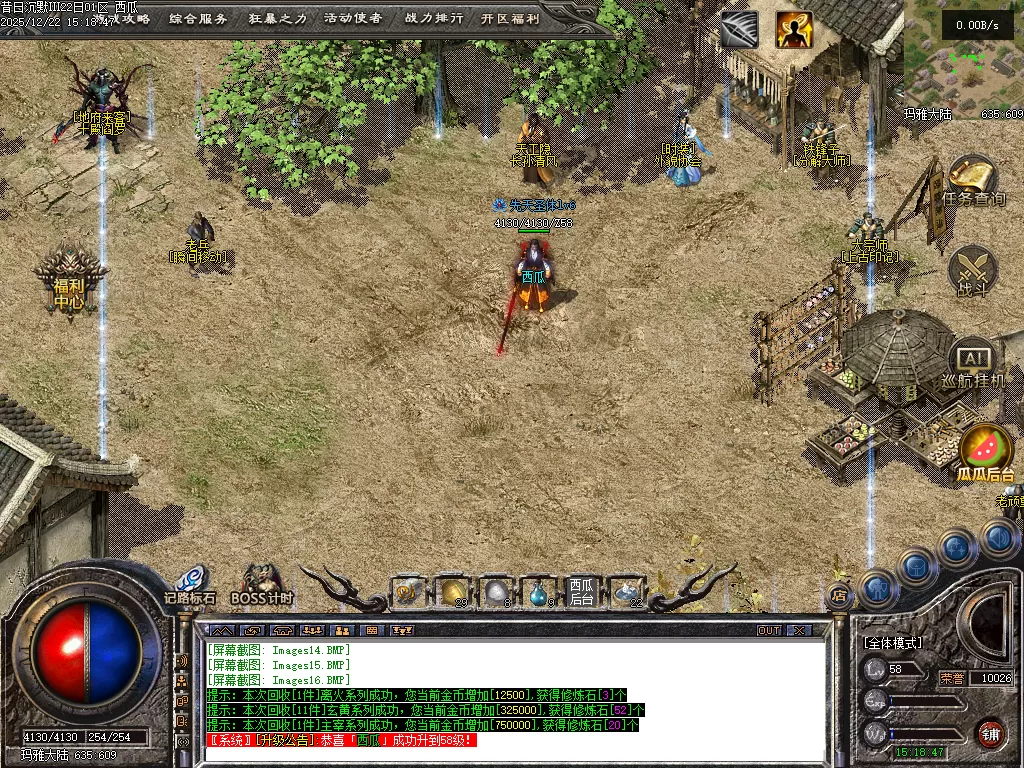
Task: Open the 记路标石 waypoint stone
Action: (190, 585)
